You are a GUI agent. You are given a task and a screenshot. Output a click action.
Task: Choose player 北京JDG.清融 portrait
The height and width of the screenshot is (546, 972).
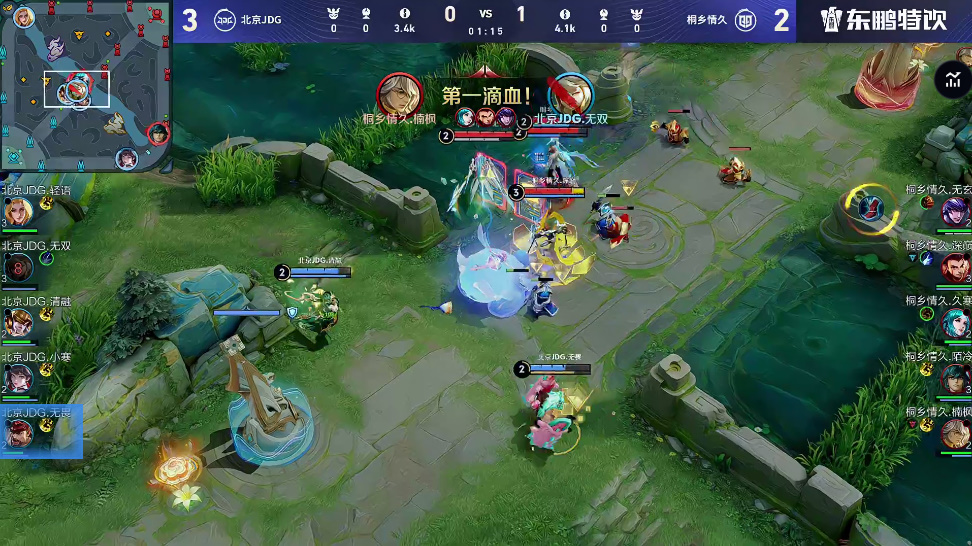pyautogui.click(x=17, y=323)
